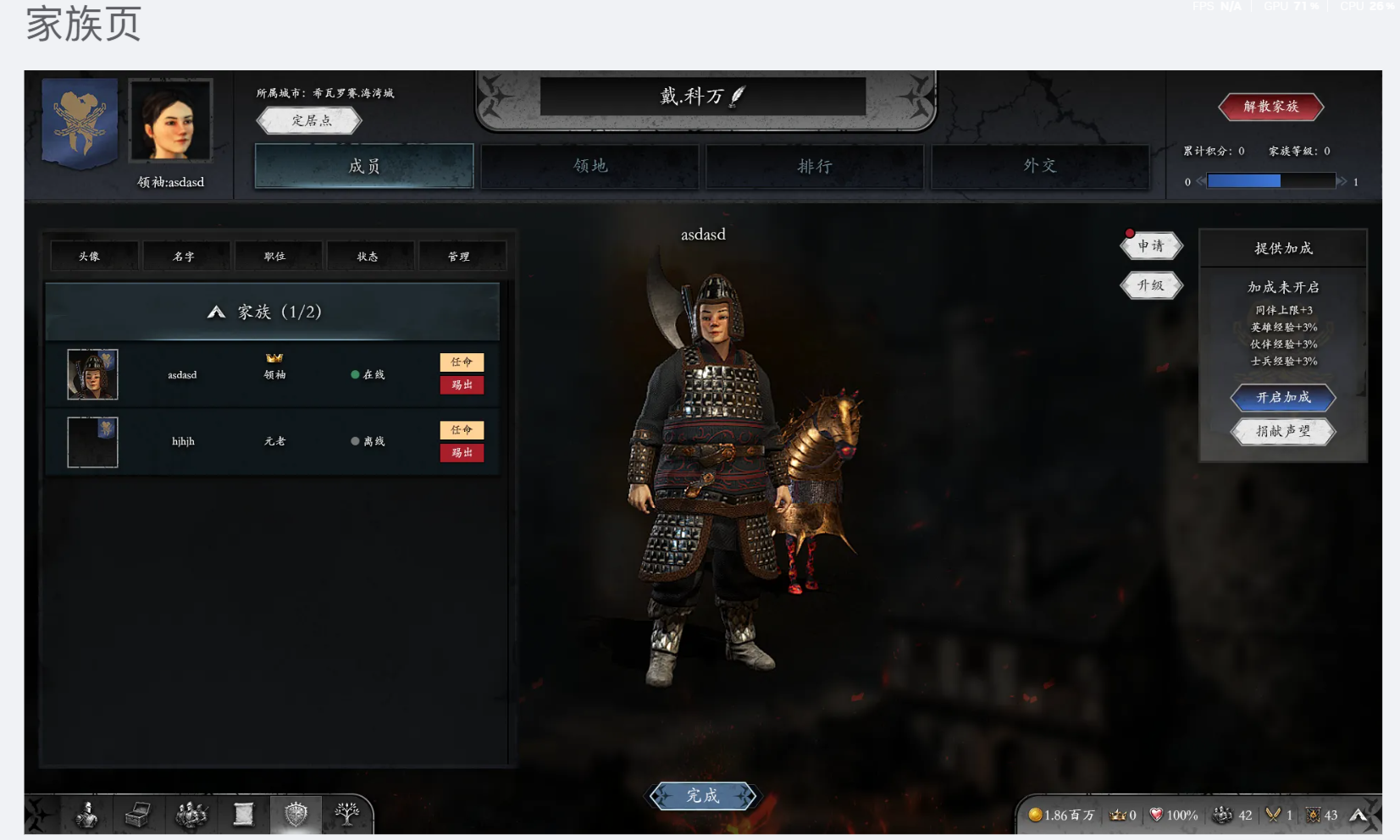Viewport: 1400px width, 840px height.
Task: Confirm with the 完成 button
Action: [702, 796]
